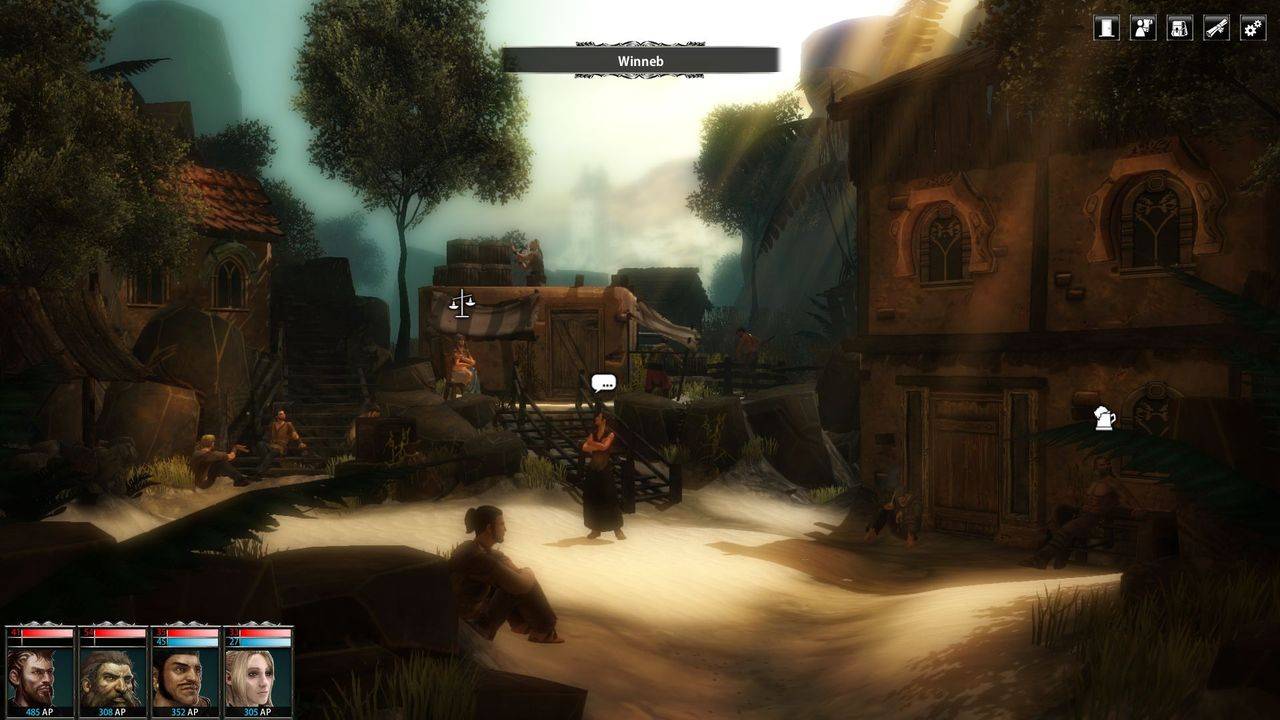Open the backpack inventory
This screenshot has width=1280, height=720.
1180,28
